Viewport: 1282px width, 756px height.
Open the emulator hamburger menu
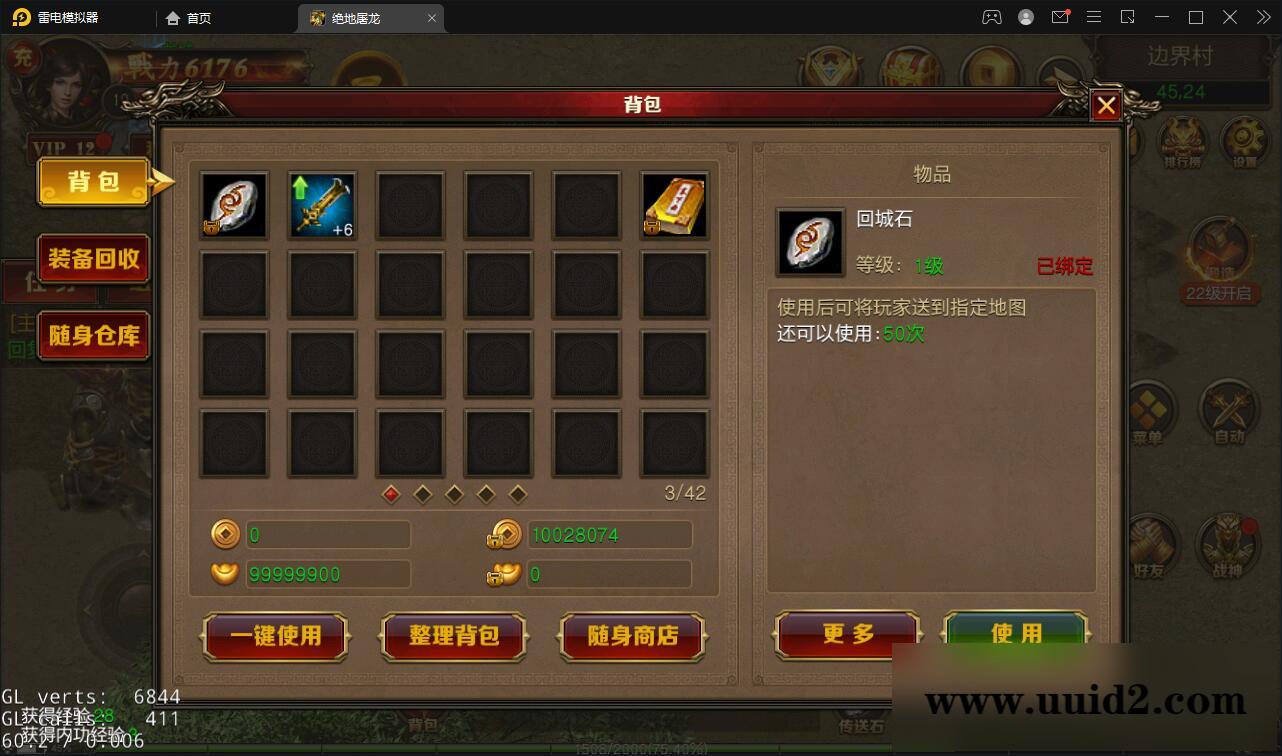(1094, 17)
